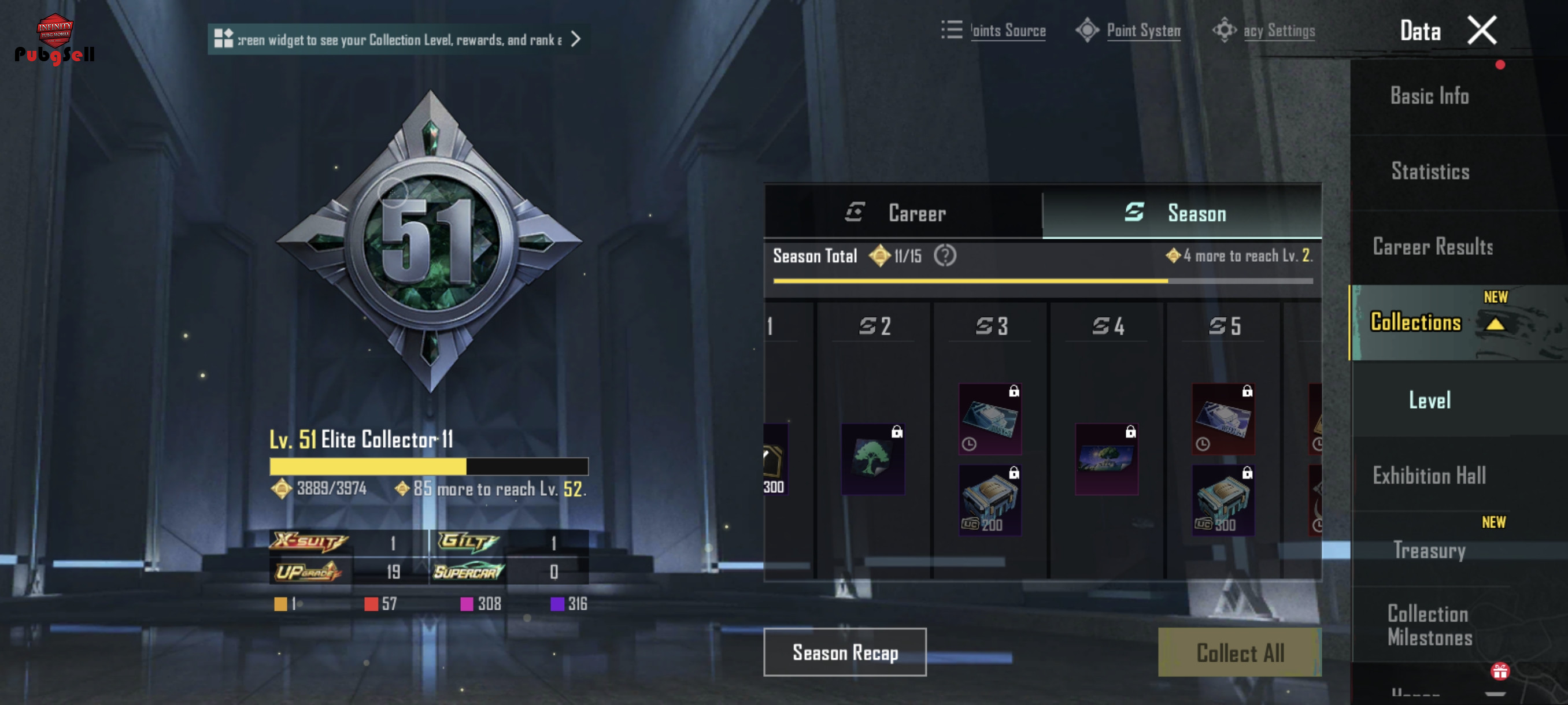This screenshot has height=705, width=1568.
Task: Show Career Results
Action: 1432,247
